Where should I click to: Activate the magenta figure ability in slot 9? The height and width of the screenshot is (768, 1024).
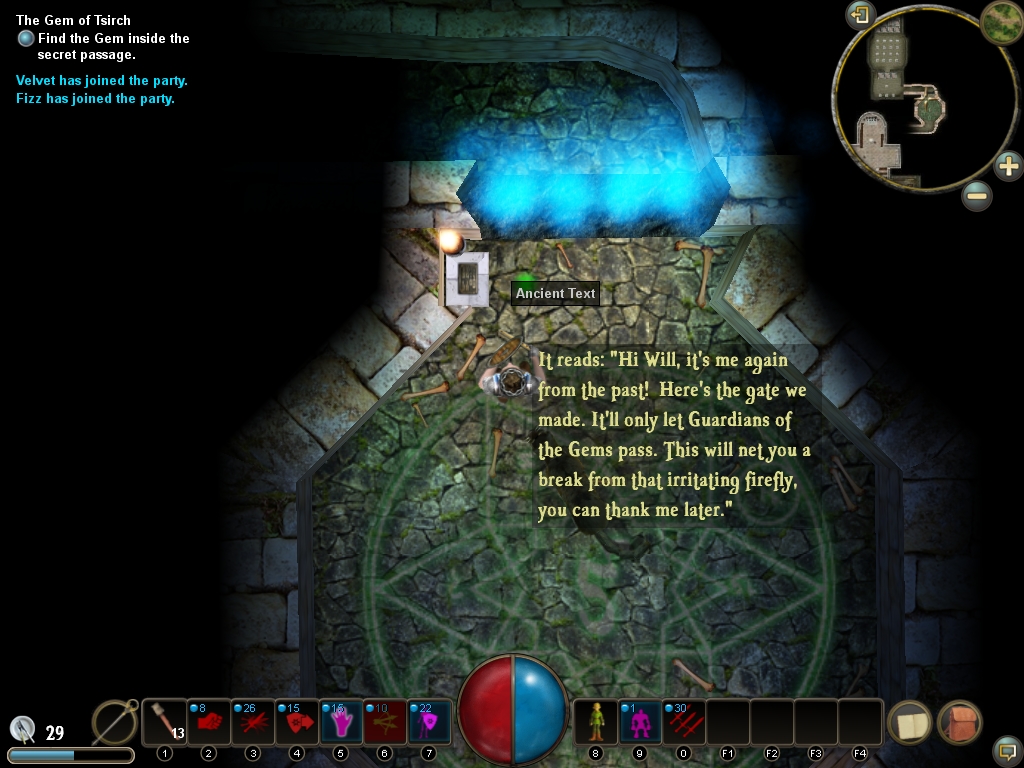(640, 721)
